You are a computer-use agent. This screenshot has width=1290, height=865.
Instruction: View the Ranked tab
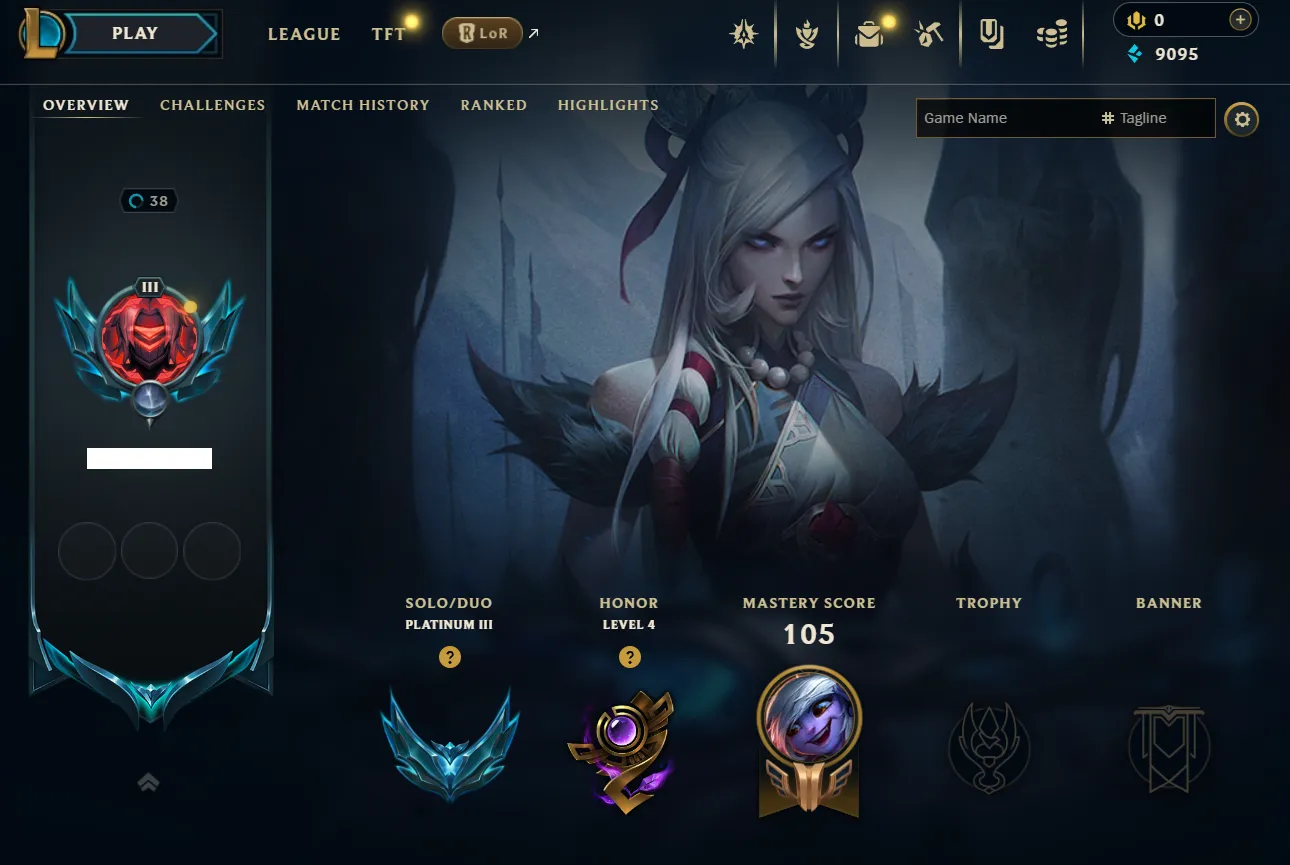coord(493,105)
